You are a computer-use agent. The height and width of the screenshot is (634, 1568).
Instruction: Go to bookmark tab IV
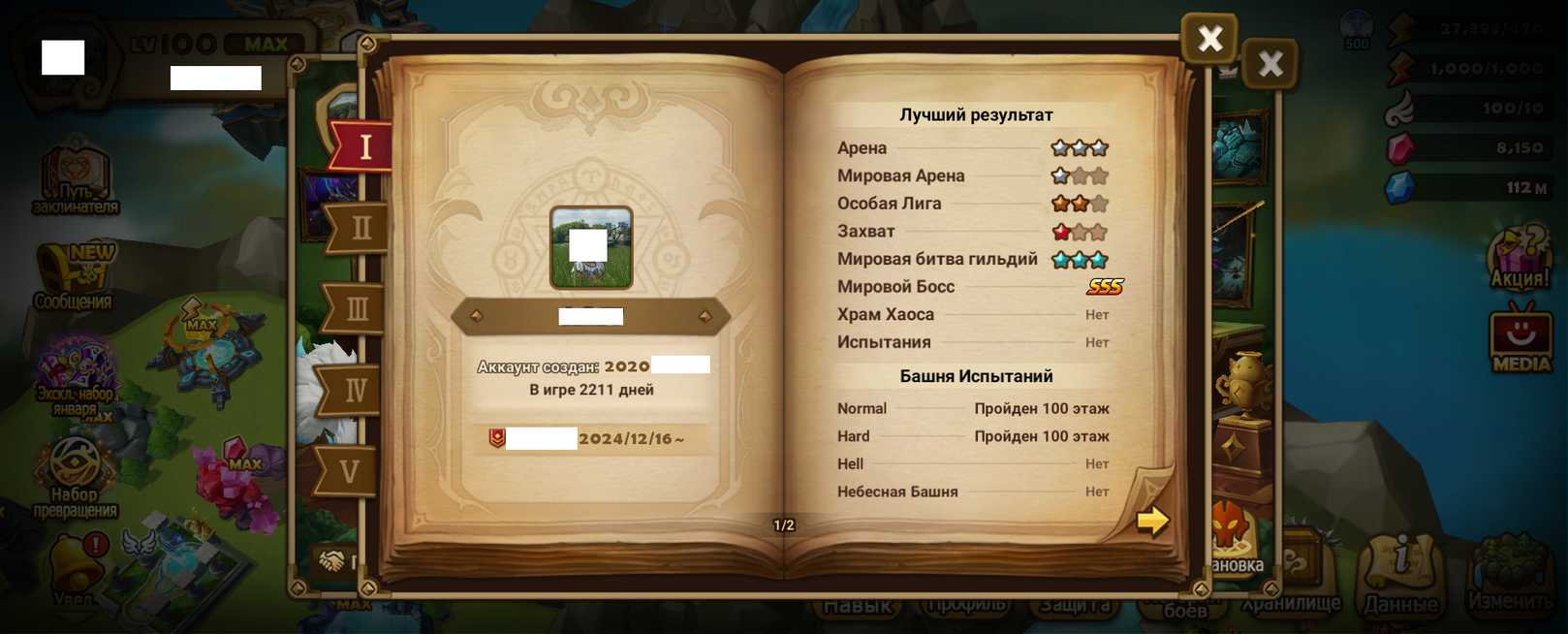tap(354, 391)
